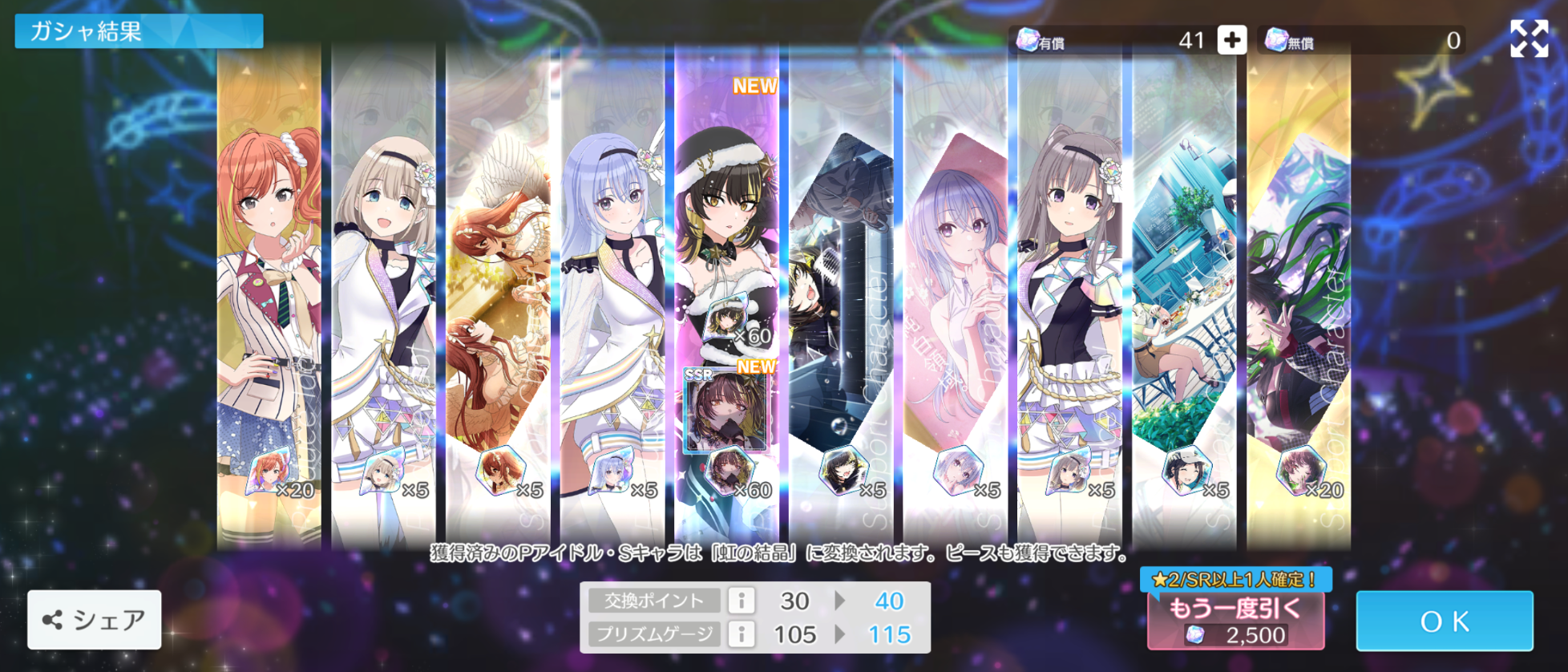The width and height of the screenshot is (1568, 672).
Task: Confirm results with the OK button
Action: click(1444, 621)
